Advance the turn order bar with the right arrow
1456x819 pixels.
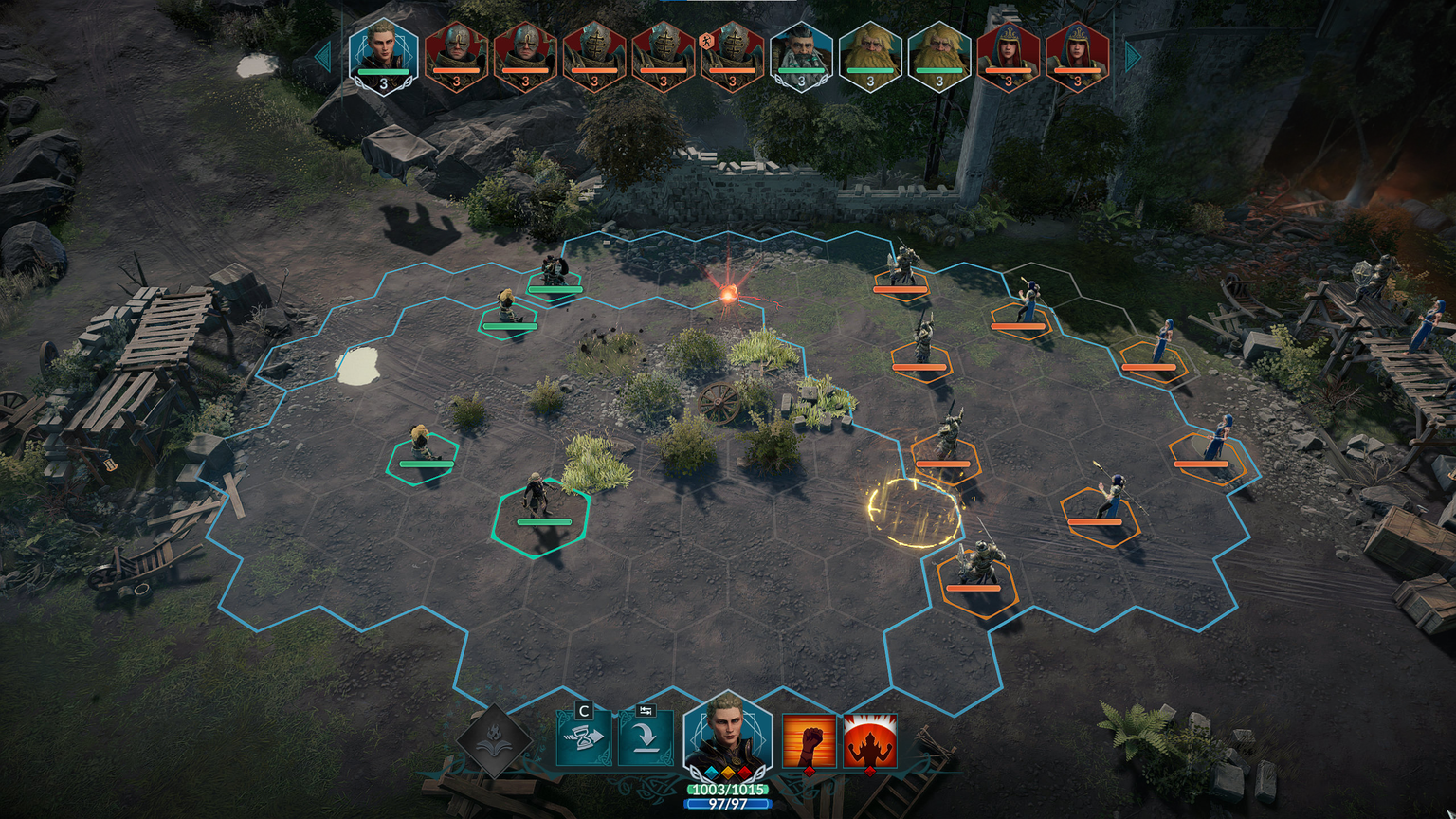tap(1133, 57)
